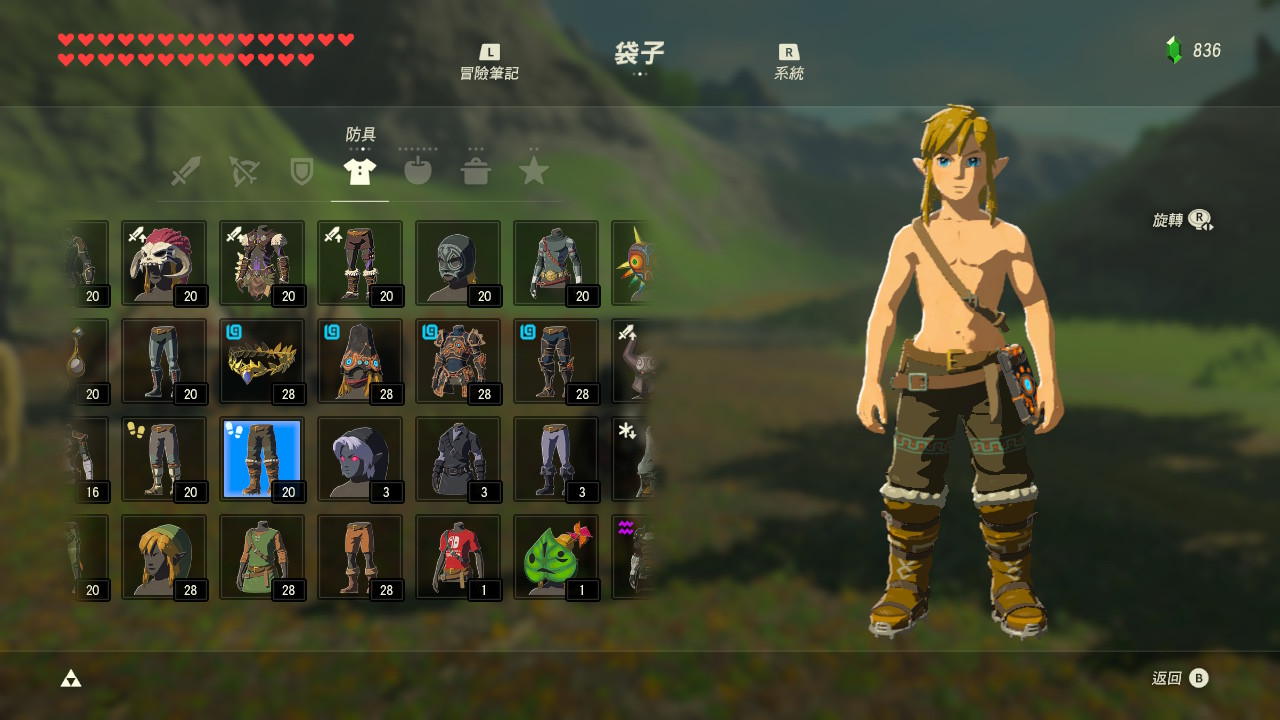The image size is (1280, 720).
Task: Select the green hero's tunic
Action: click(262, 557)
